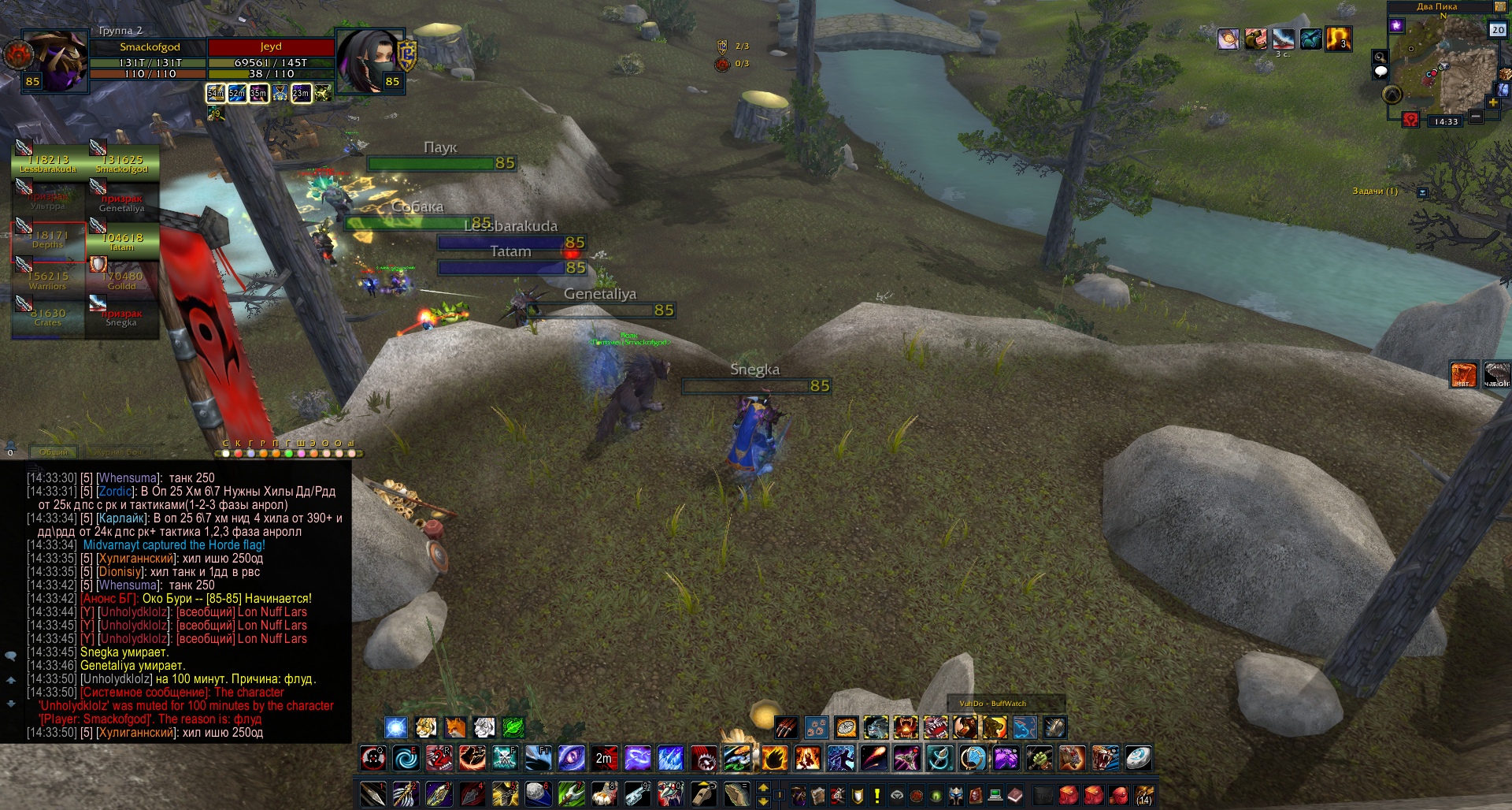Zoom in the minimap with plus button

pyautogui.click(x=1493, y=102)
